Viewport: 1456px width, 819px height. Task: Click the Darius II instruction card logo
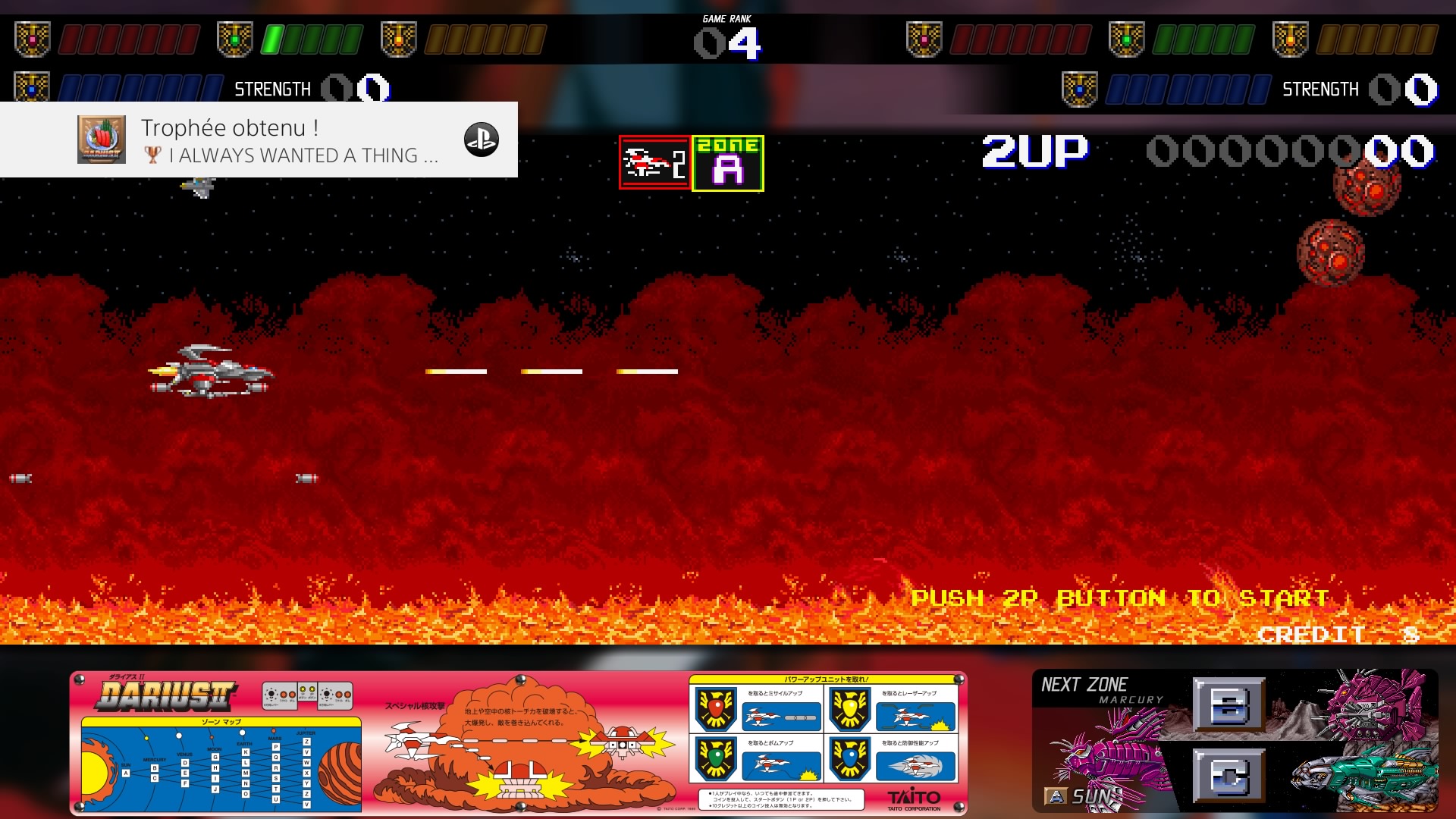click(x=167, y=695)
